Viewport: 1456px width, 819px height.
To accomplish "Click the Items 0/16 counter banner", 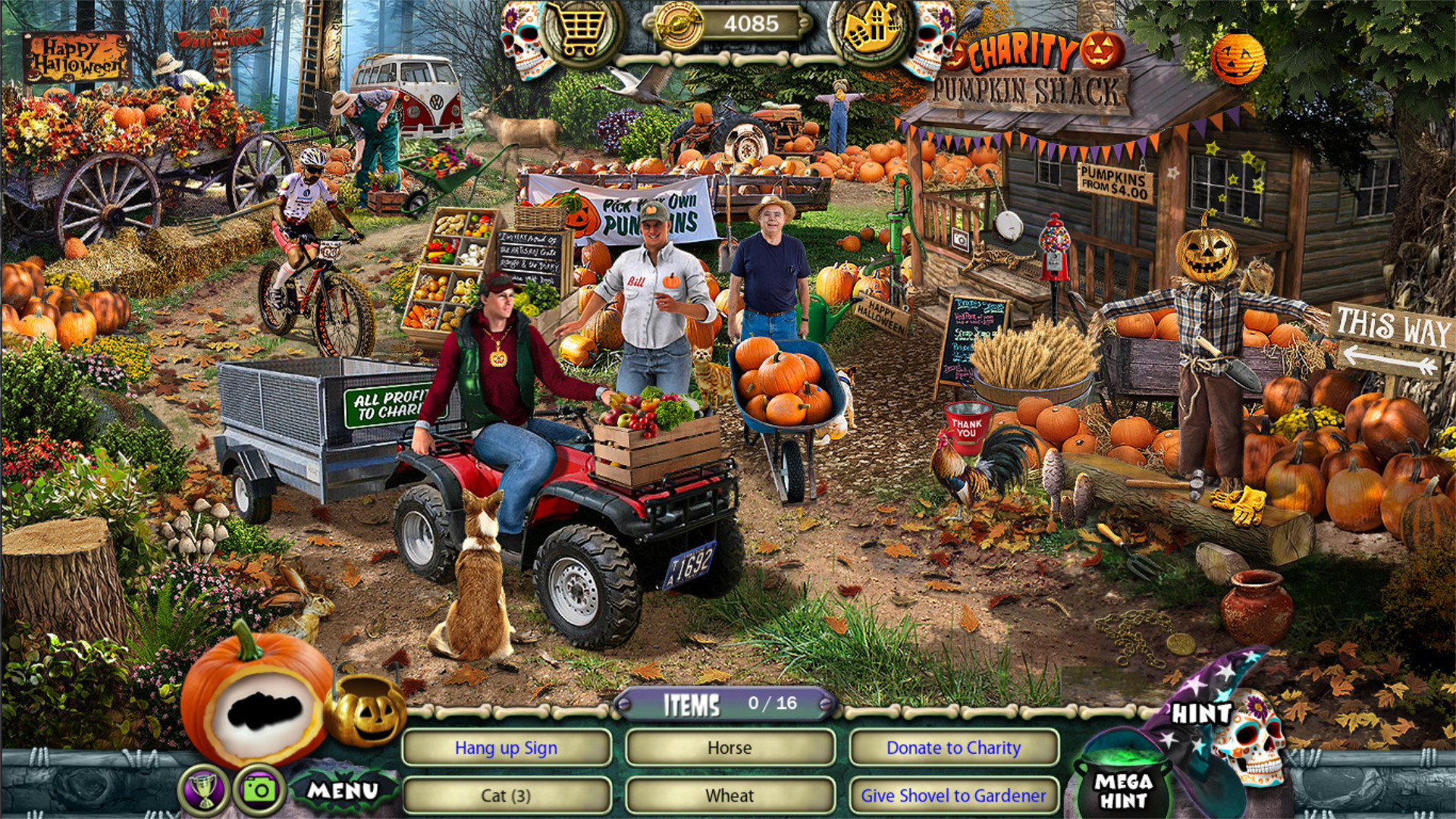I will click(x=724, y=704).
